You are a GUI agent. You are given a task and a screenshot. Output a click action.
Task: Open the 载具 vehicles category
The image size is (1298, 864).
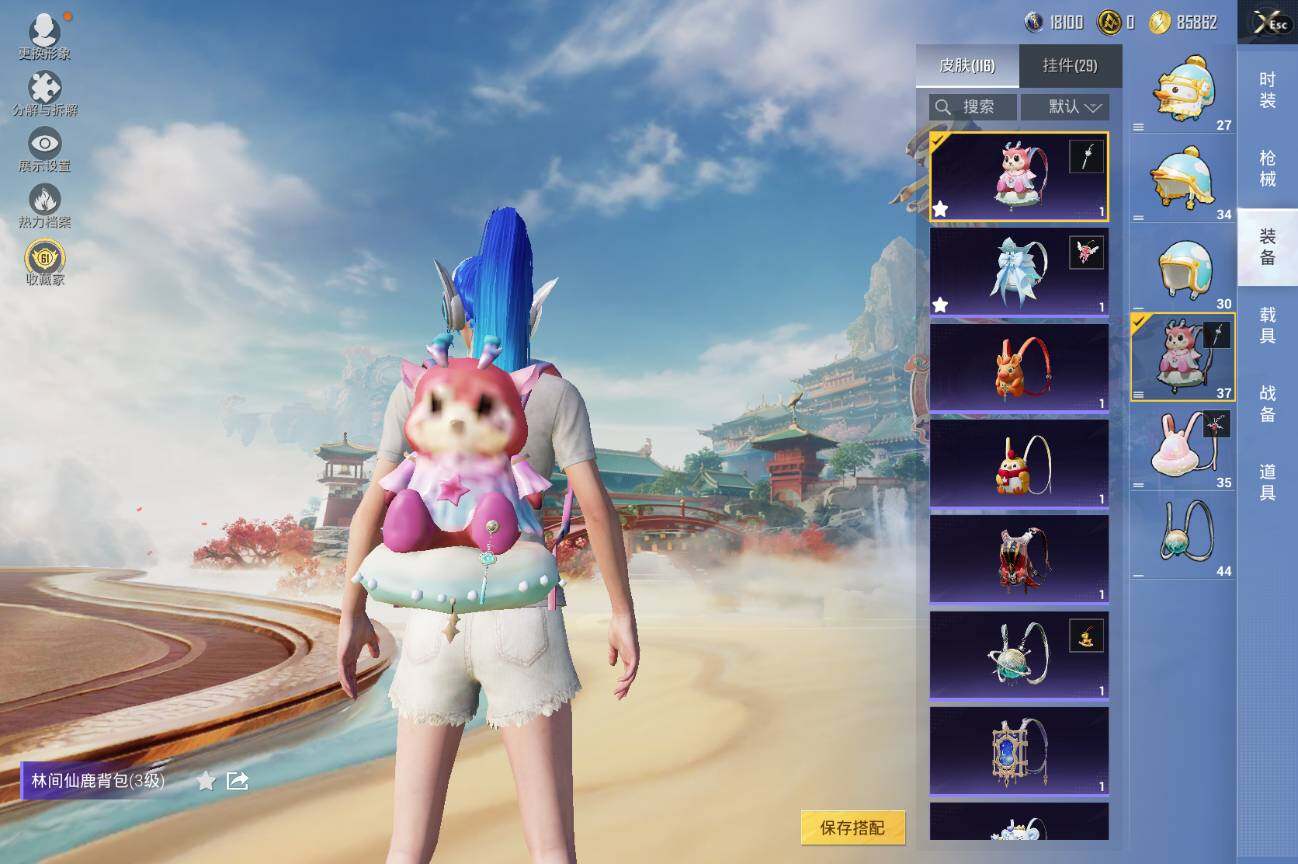tap(1267, 326)
